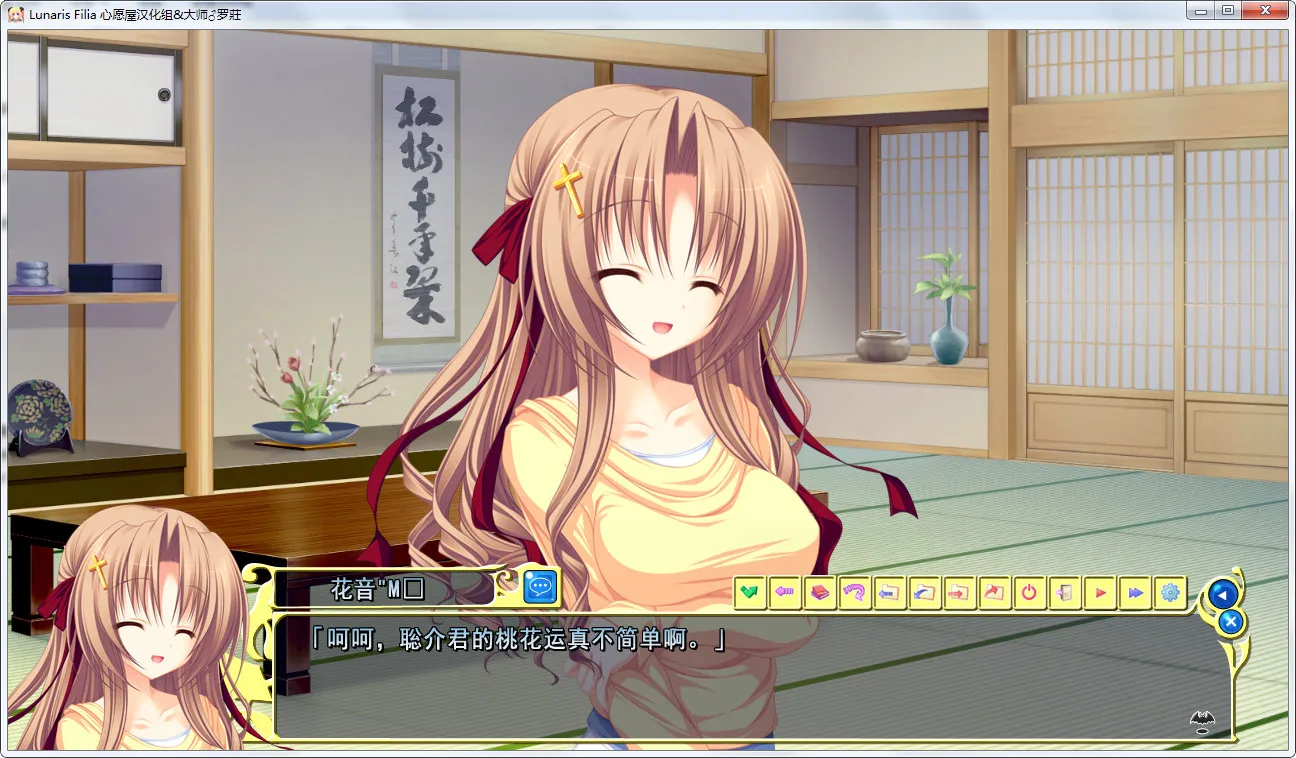Click the purple left-arrow toolbar button

click(785, 593)
